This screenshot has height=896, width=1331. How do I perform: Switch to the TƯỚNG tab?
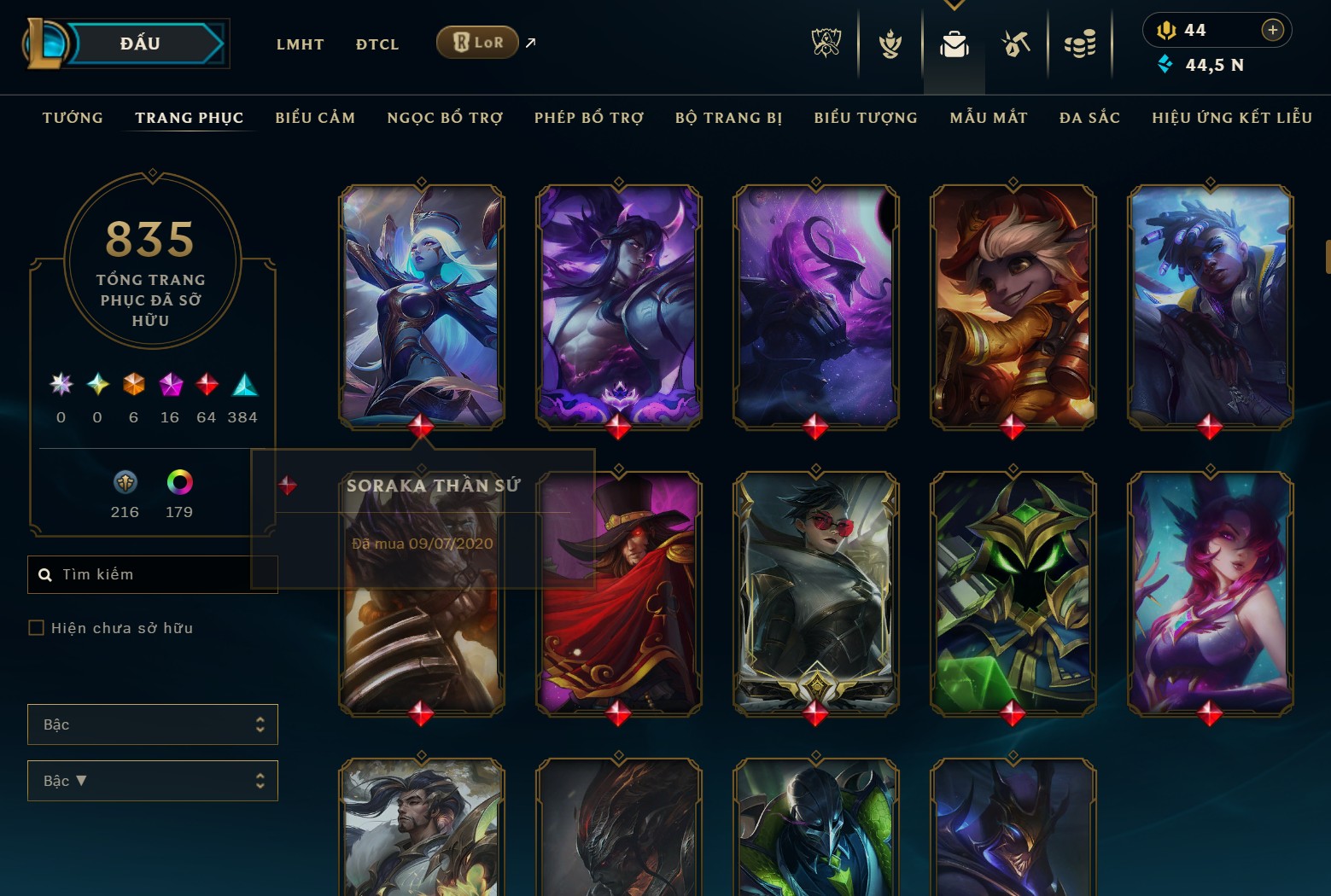[x=73, y=118]
